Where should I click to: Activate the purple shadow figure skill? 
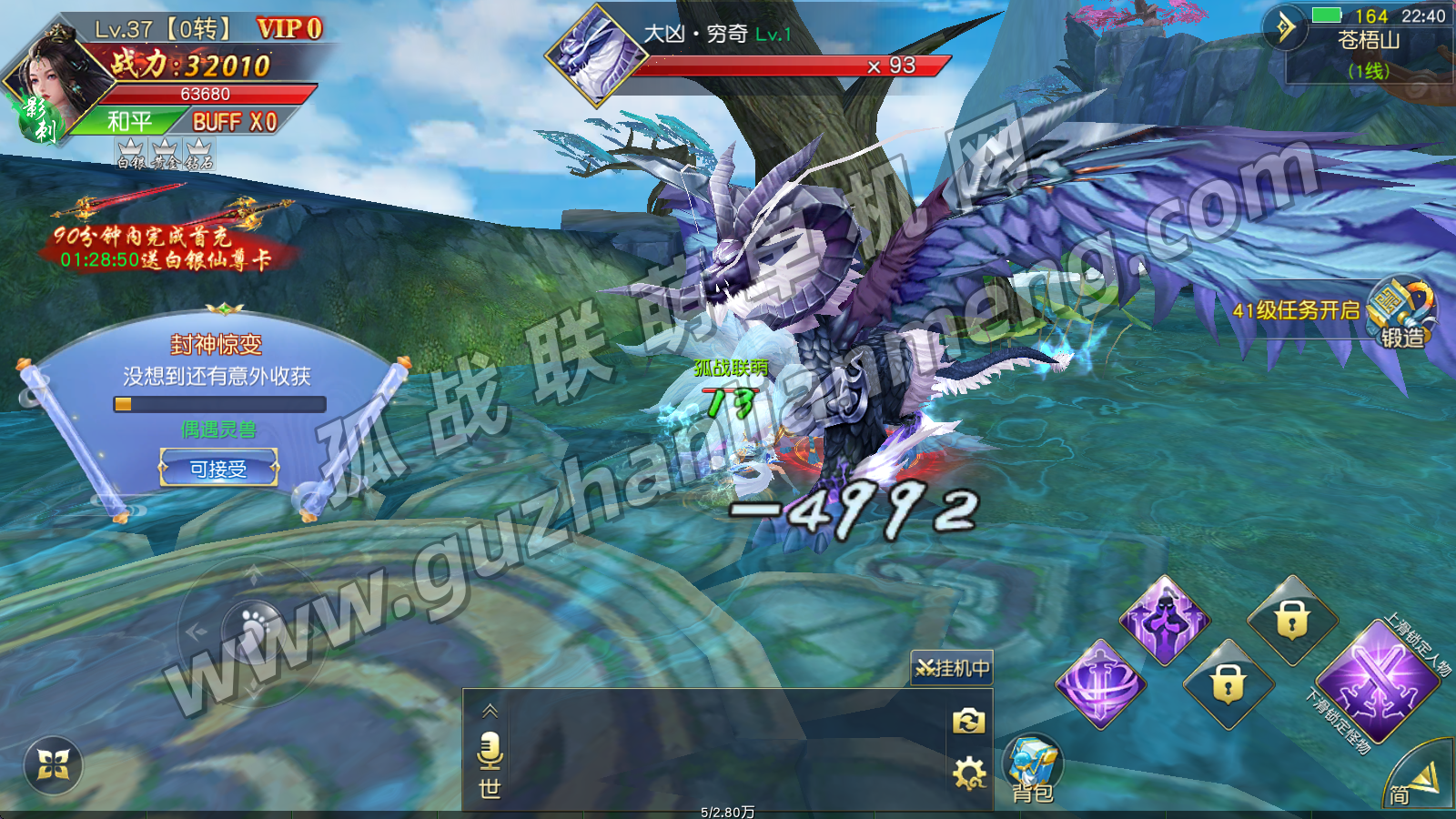tap(1164, 621)
